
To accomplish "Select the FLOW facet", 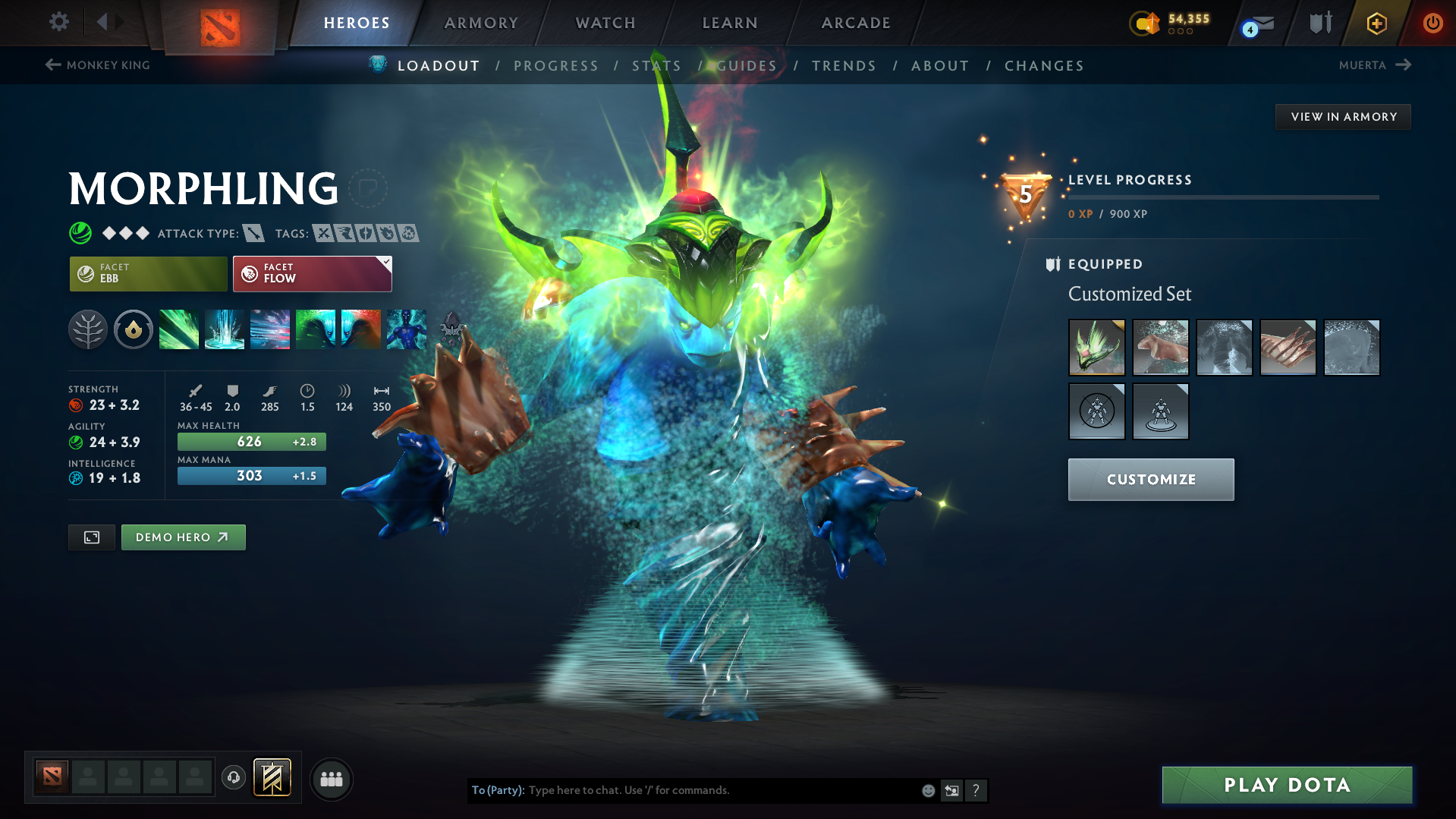I will [312, 273].
